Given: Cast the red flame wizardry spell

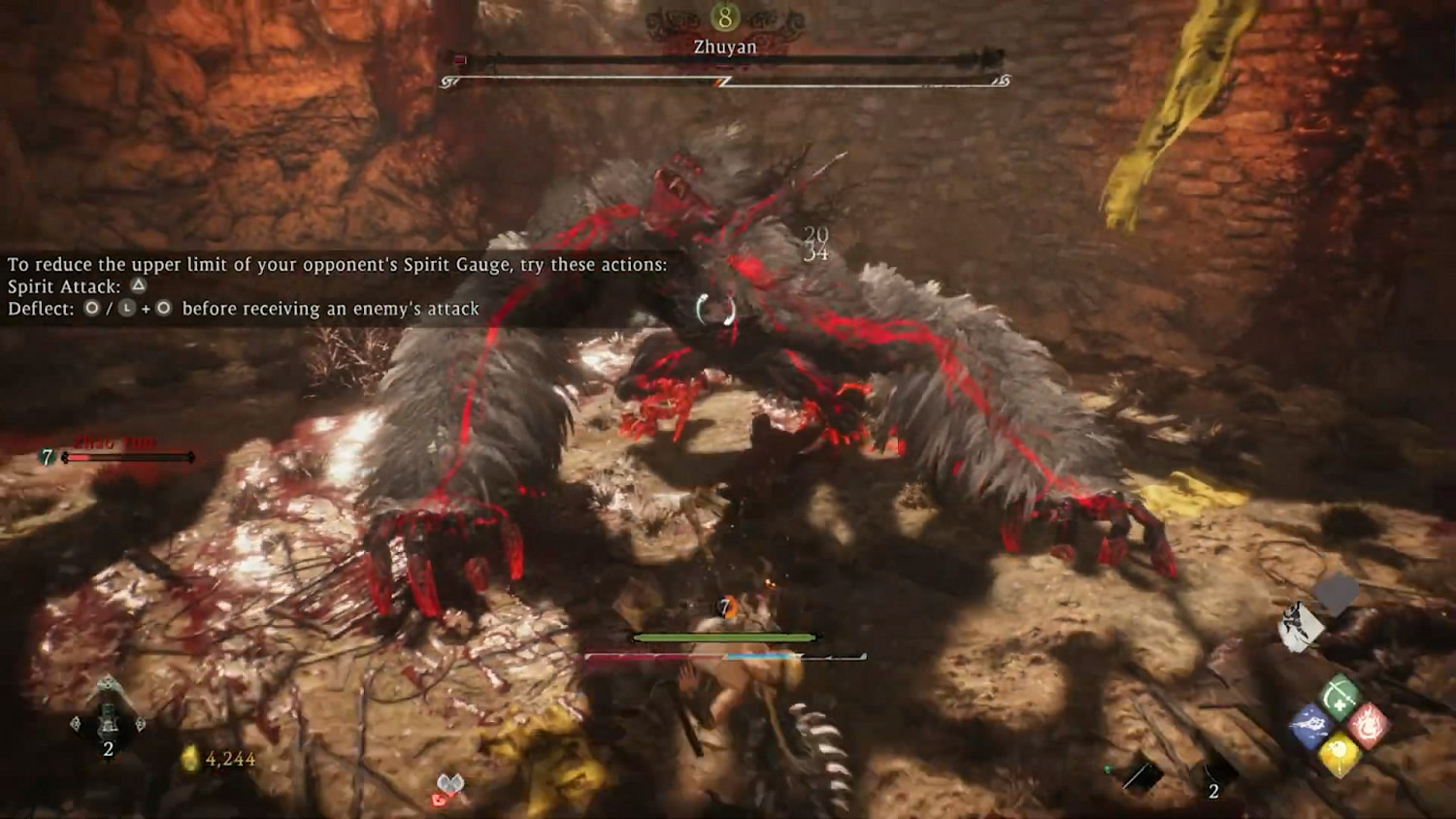Looking at the screenshot, I should tap(1368, 725).
